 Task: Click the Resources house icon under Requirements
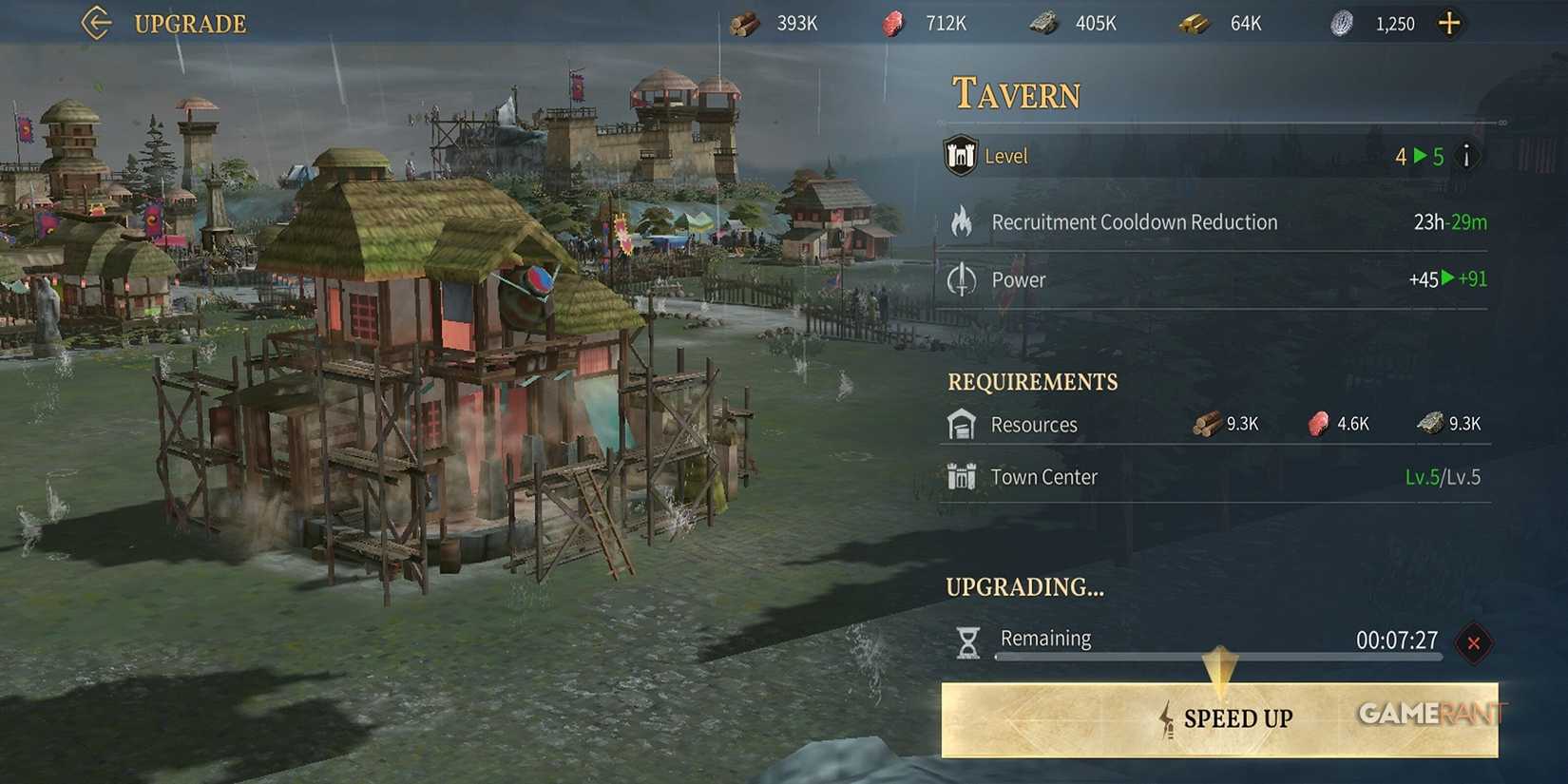pyautogui.click(x=960, y=424)
